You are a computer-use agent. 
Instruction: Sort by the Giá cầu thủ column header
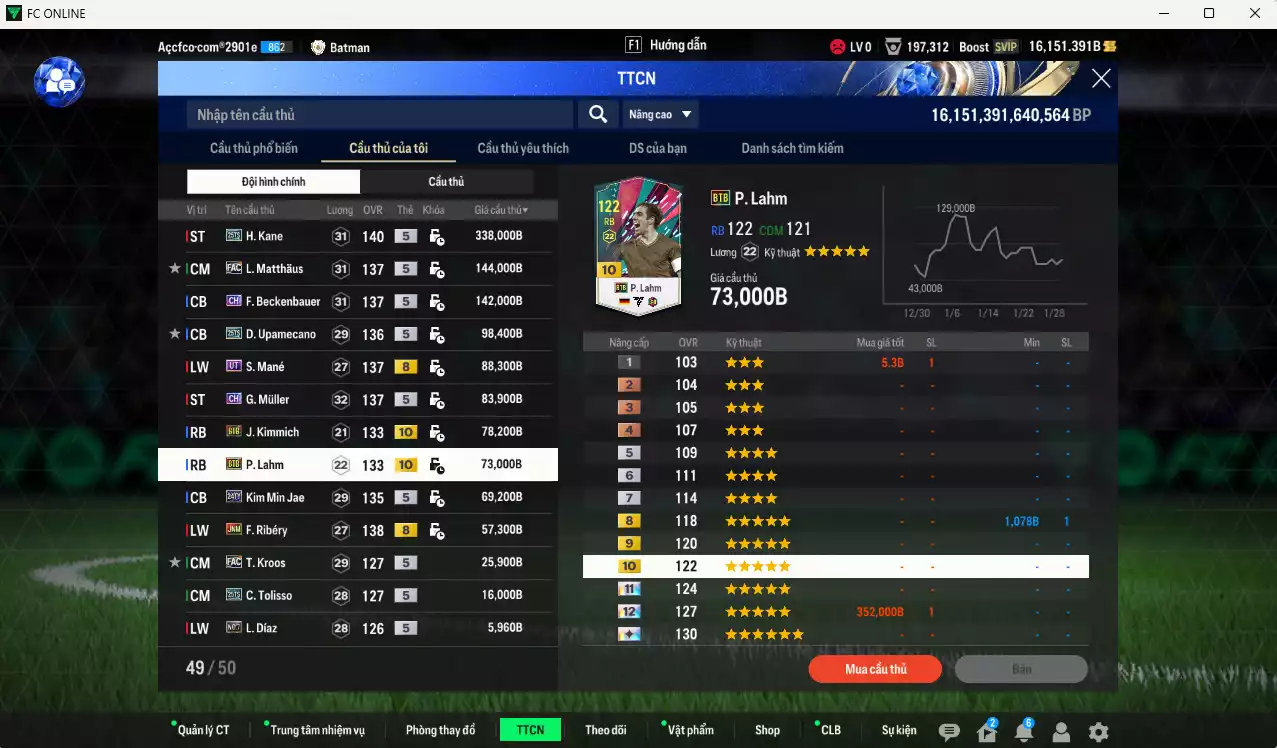[x=501, y=210]
